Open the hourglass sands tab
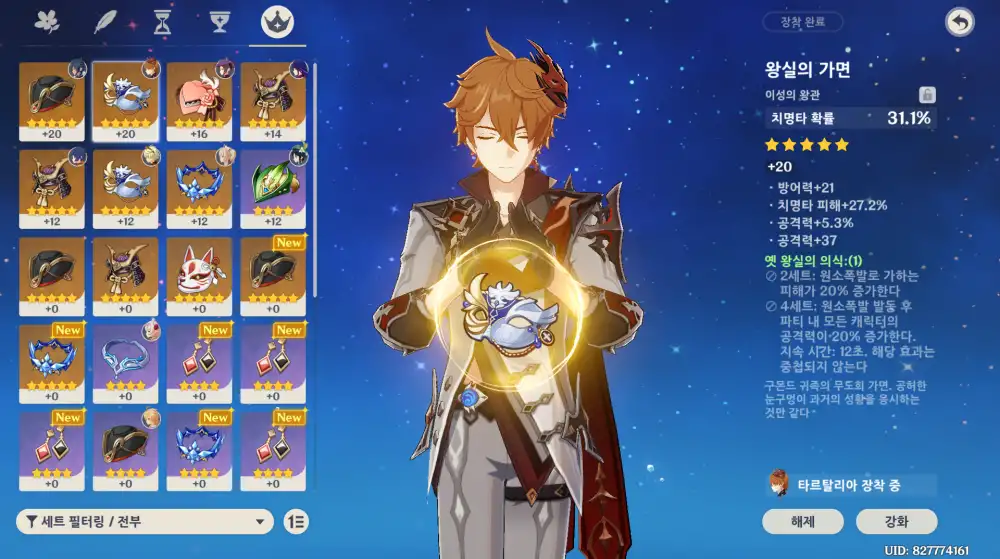Screen dimensions: 1000x559 click(x=162, y=22)
